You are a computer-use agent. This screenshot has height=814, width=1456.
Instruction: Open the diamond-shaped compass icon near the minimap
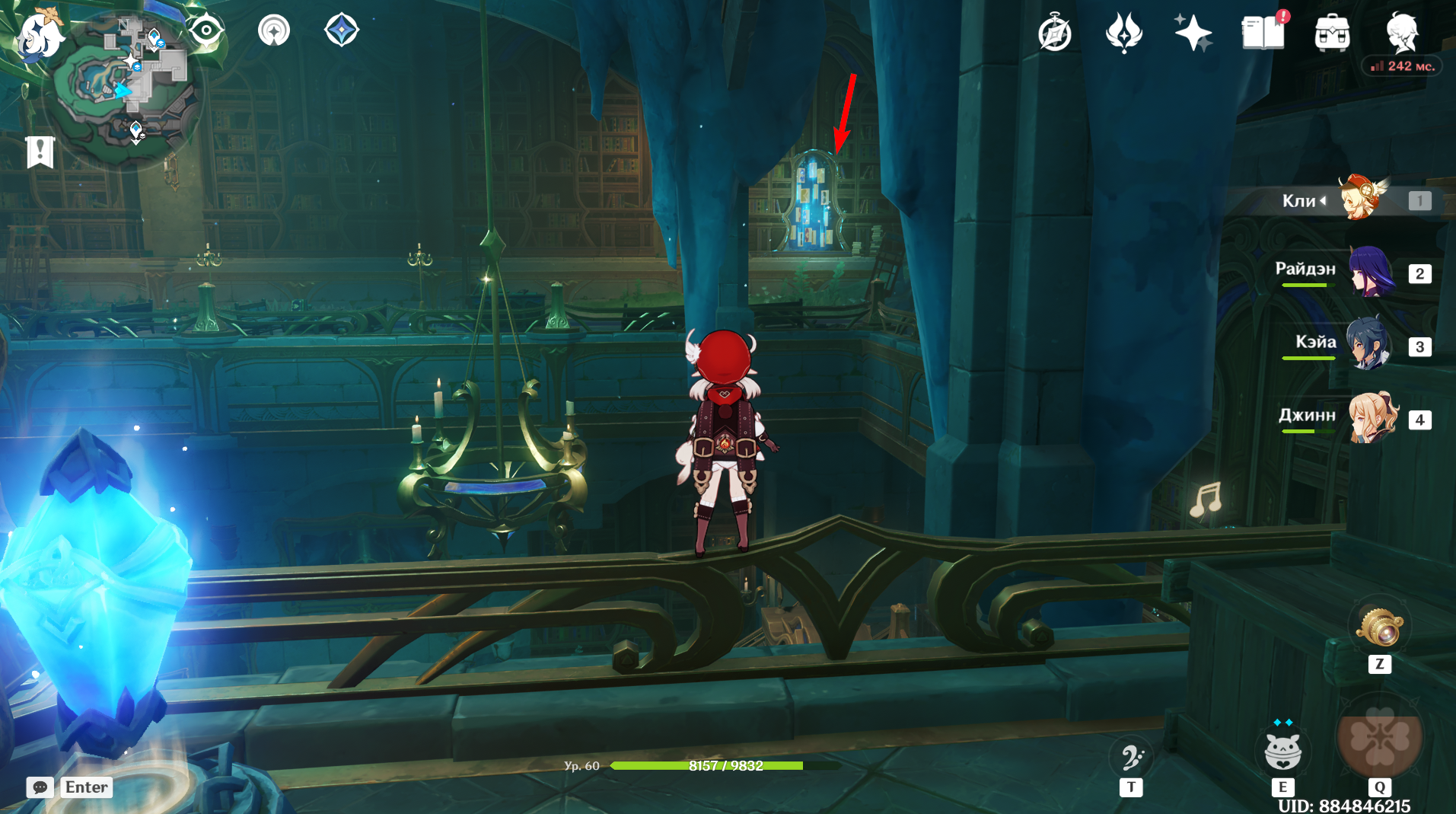pos(342,31)
